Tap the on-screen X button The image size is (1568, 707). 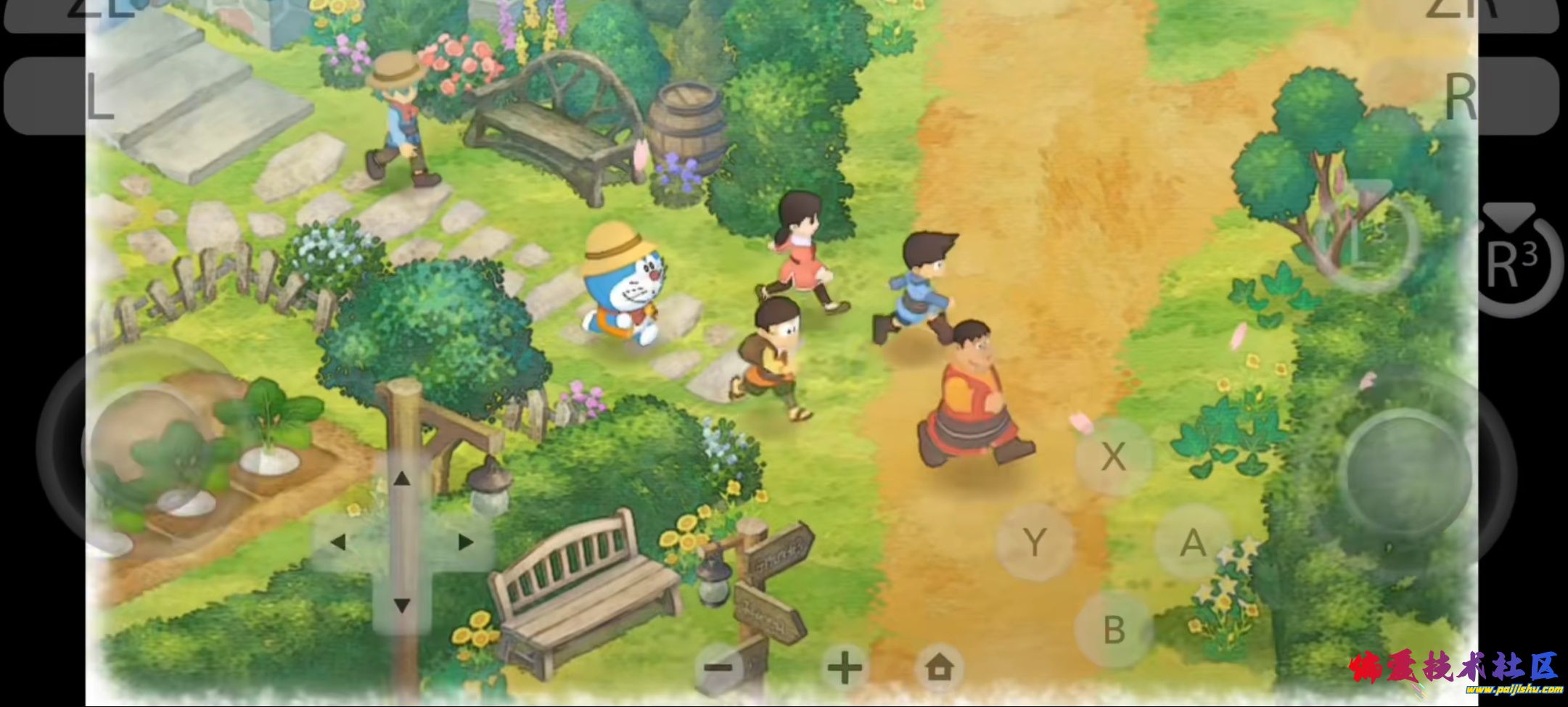click(x=1113, y=456)
